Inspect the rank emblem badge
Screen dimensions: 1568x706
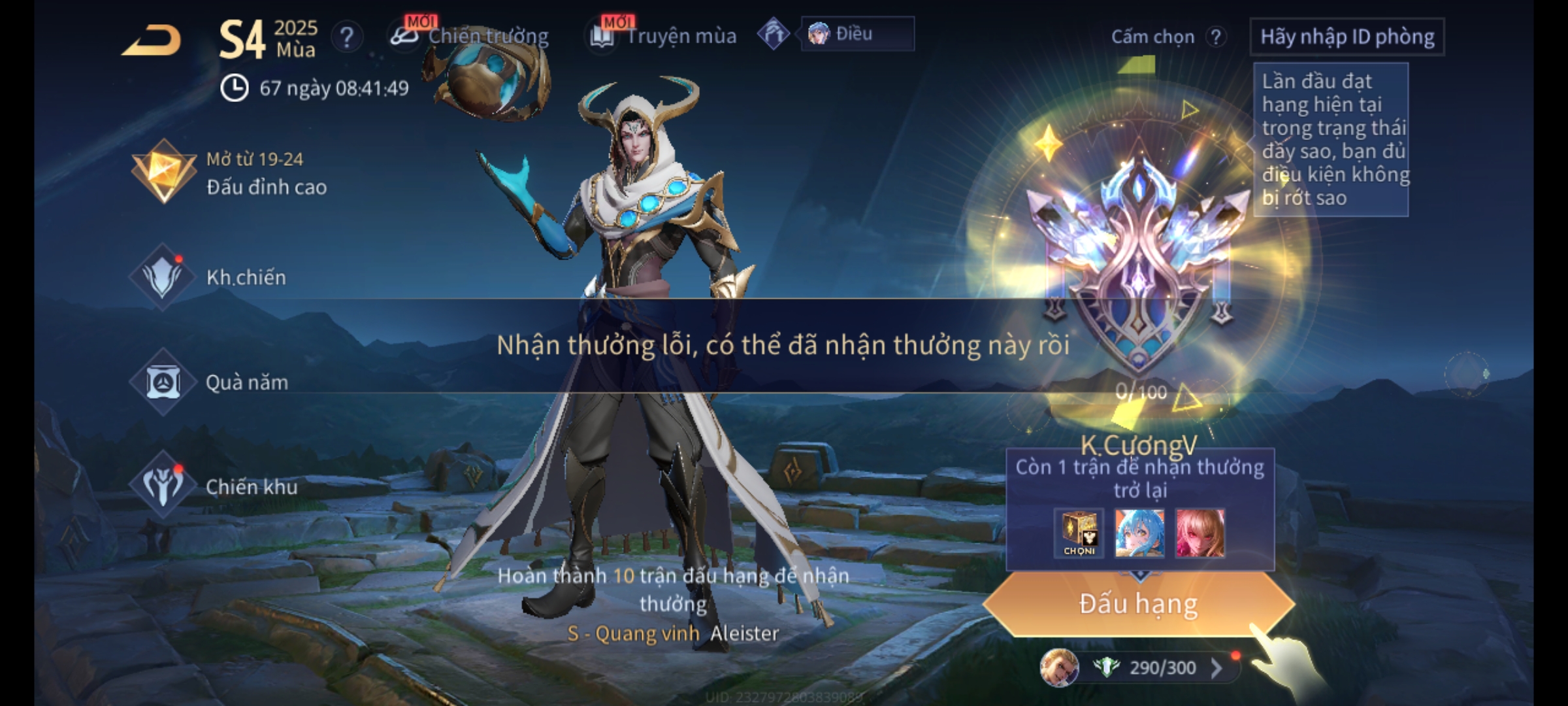pyautogui.click(x=1138, y=261)
